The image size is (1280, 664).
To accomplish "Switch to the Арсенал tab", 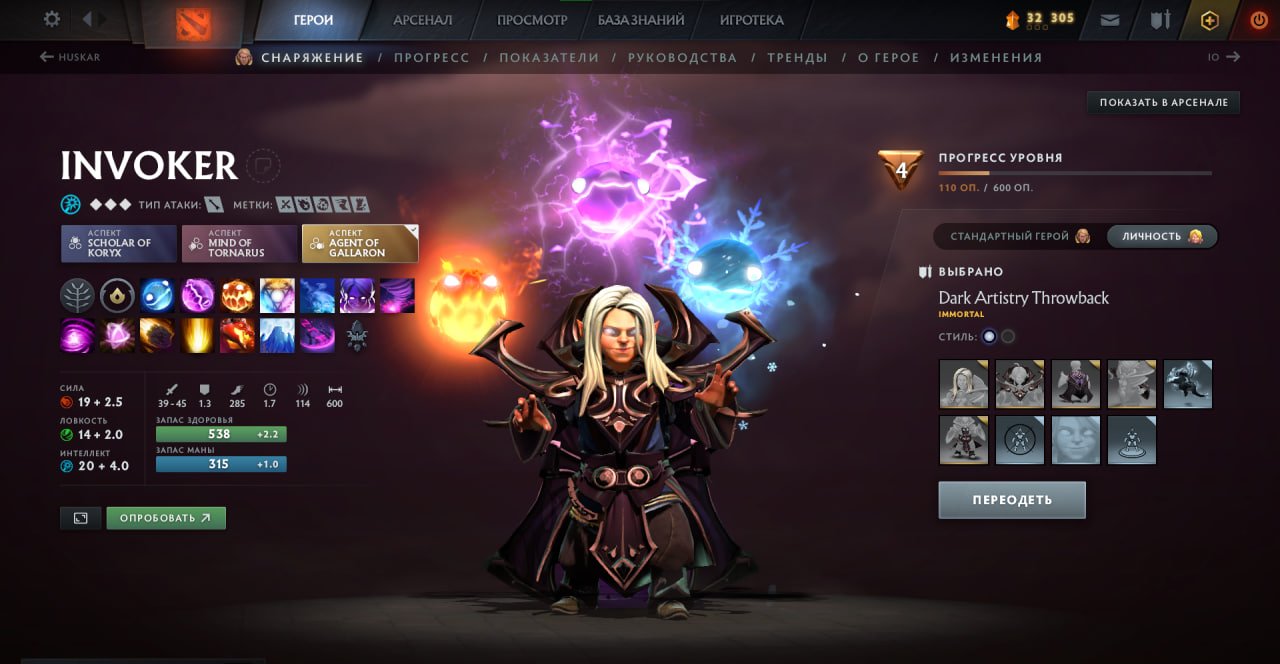I will coord(422,20).
